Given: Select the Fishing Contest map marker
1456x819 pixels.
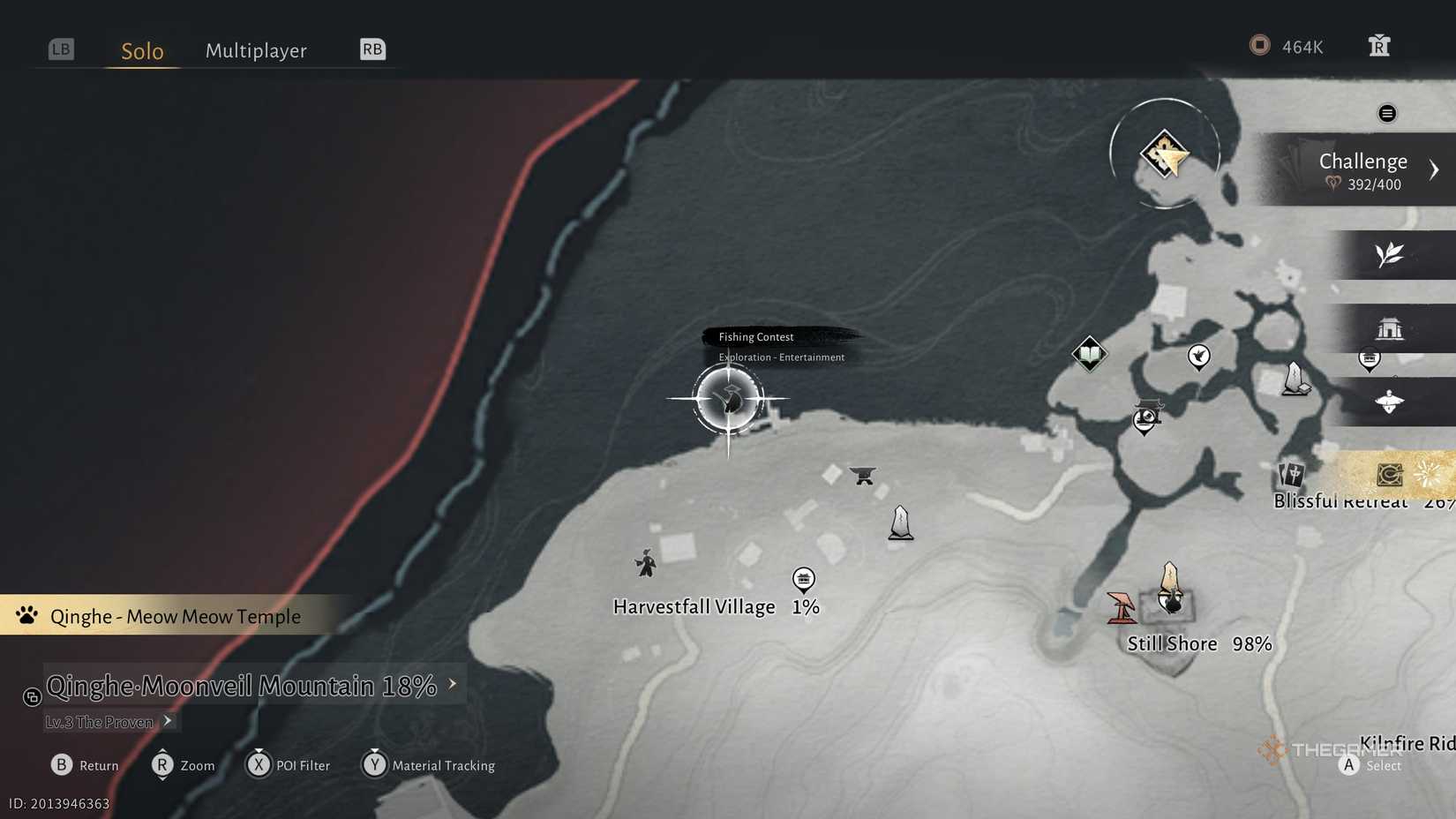Looking at the screenshot, I should pos(729,400).
